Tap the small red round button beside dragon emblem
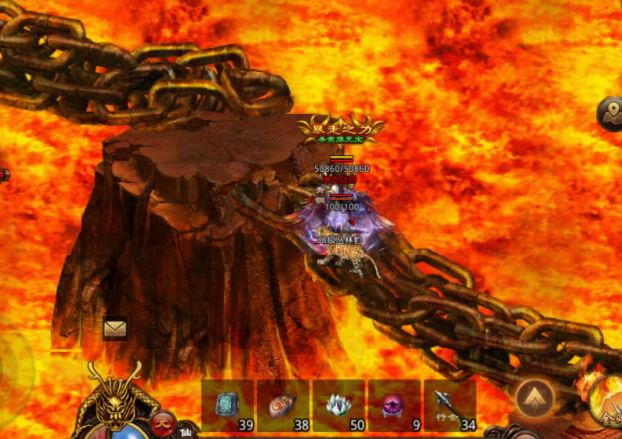This screenshot has width=622, height=439. [163, 422]
